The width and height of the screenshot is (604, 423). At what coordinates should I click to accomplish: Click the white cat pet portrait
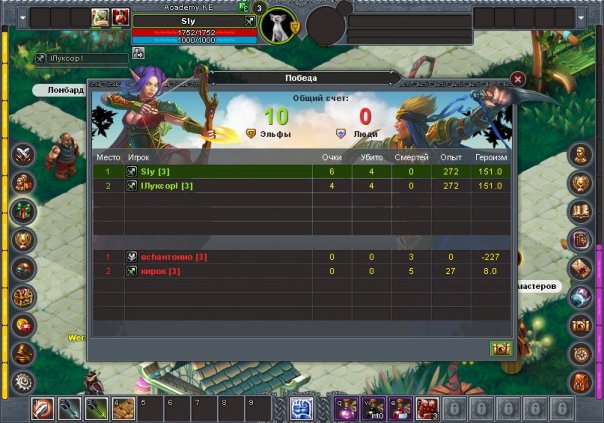tap(277, 24)
